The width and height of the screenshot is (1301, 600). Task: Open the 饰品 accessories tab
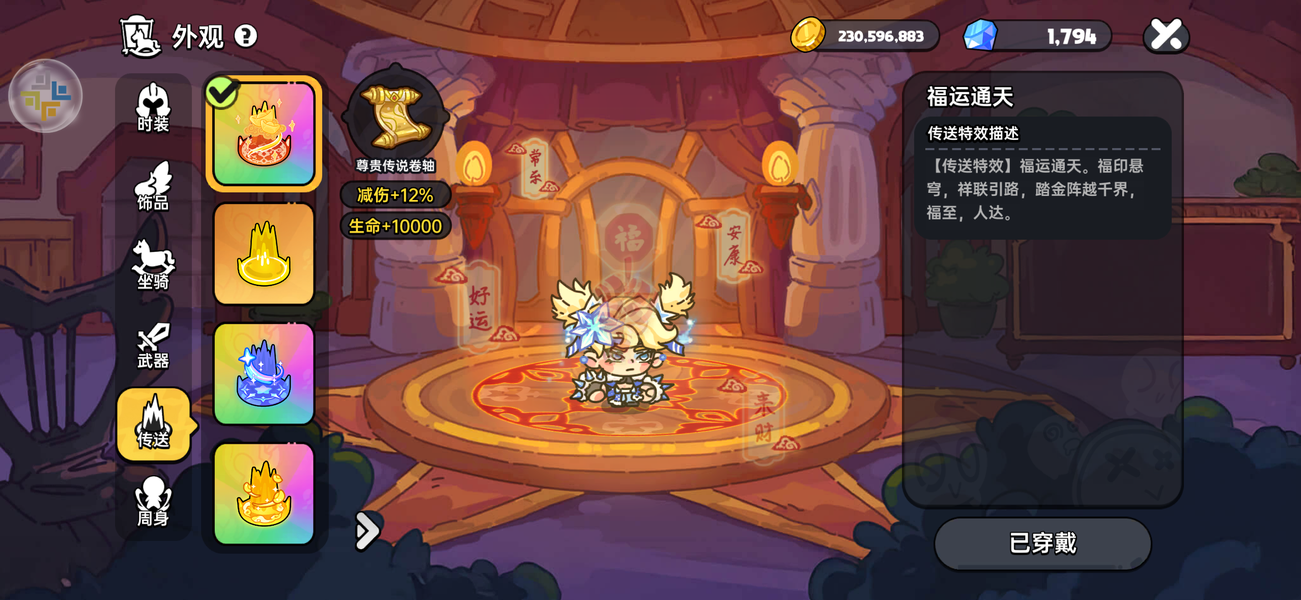click(x=153, y=187)
